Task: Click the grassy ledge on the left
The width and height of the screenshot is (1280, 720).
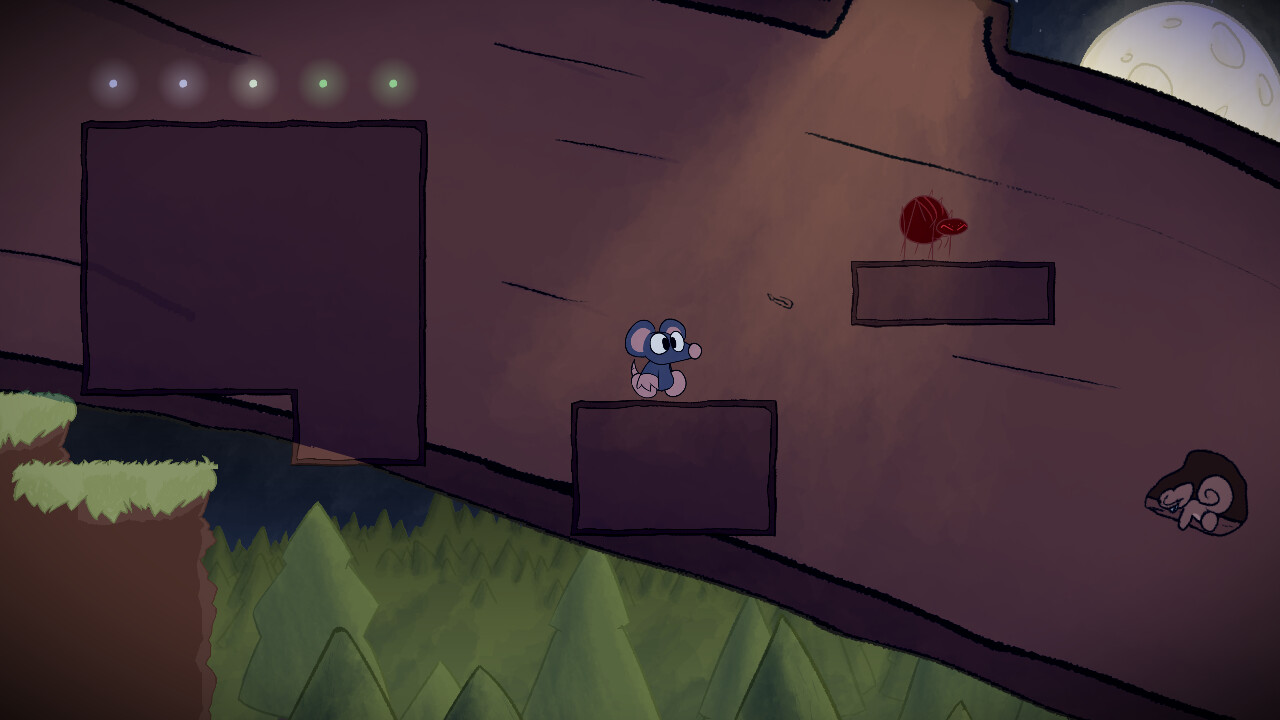Action: [110, 480]
